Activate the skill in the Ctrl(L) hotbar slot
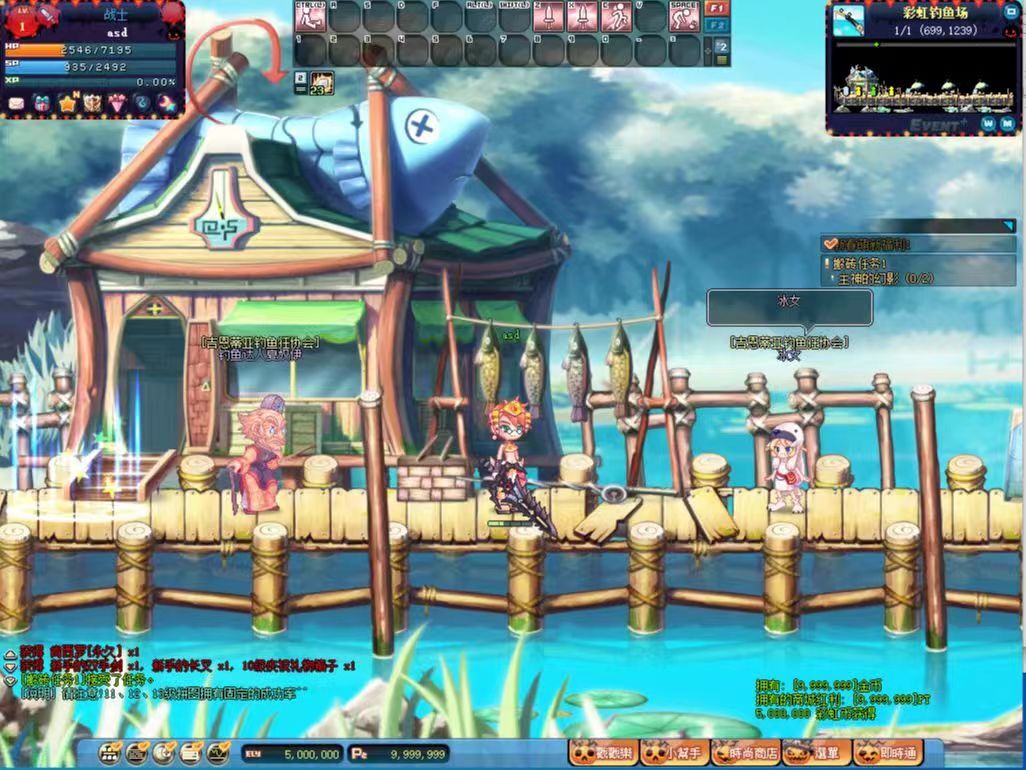The image size is (1026, 770). 309,17
